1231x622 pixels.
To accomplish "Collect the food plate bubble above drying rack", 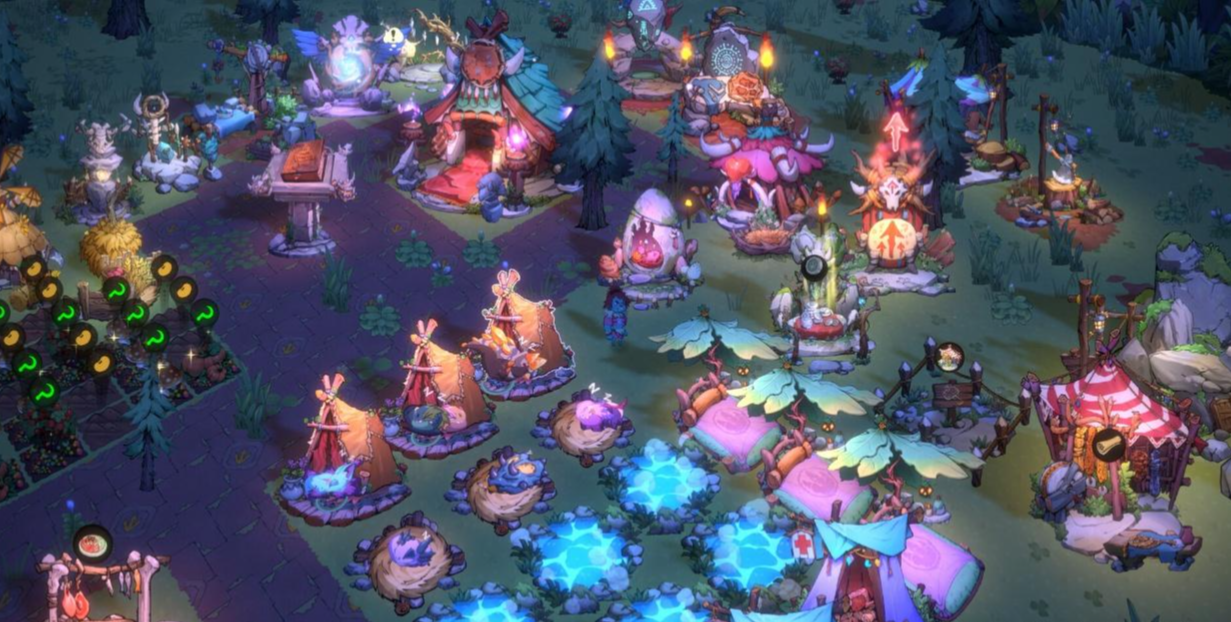I will [92, 543].
